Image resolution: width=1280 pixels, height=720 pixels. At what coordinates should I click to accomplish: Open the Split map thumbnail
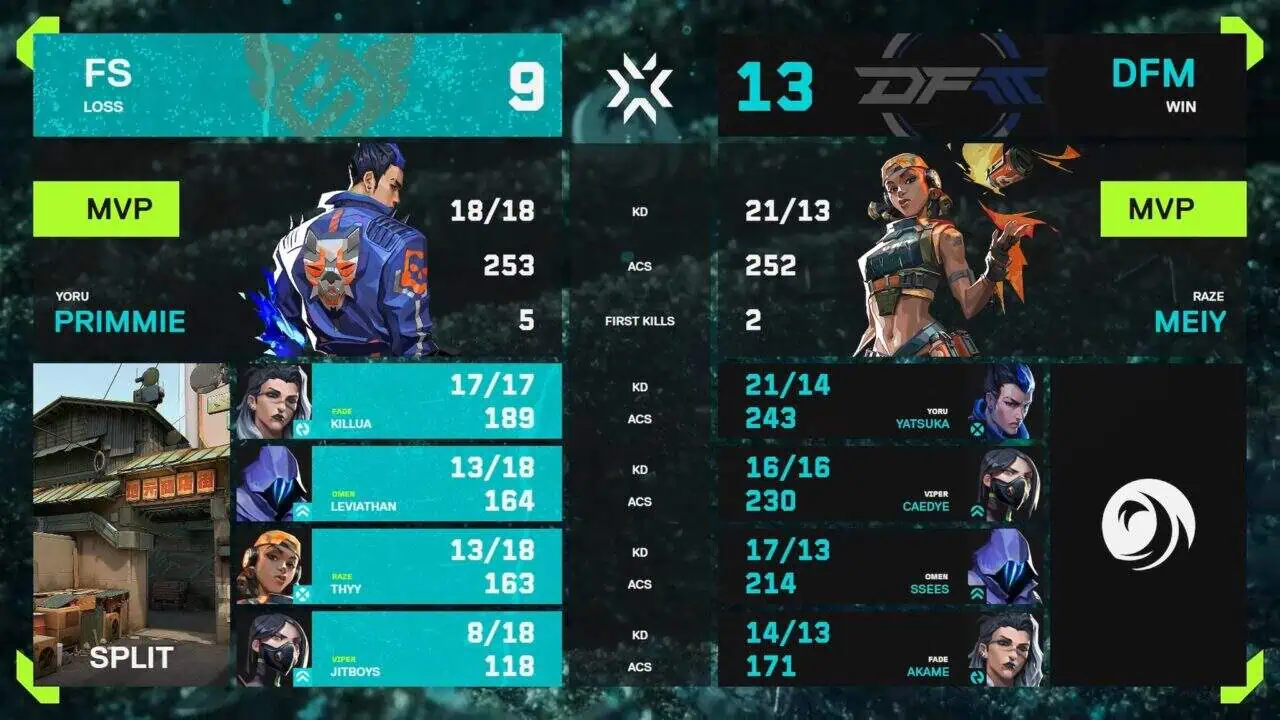point(131,524)
